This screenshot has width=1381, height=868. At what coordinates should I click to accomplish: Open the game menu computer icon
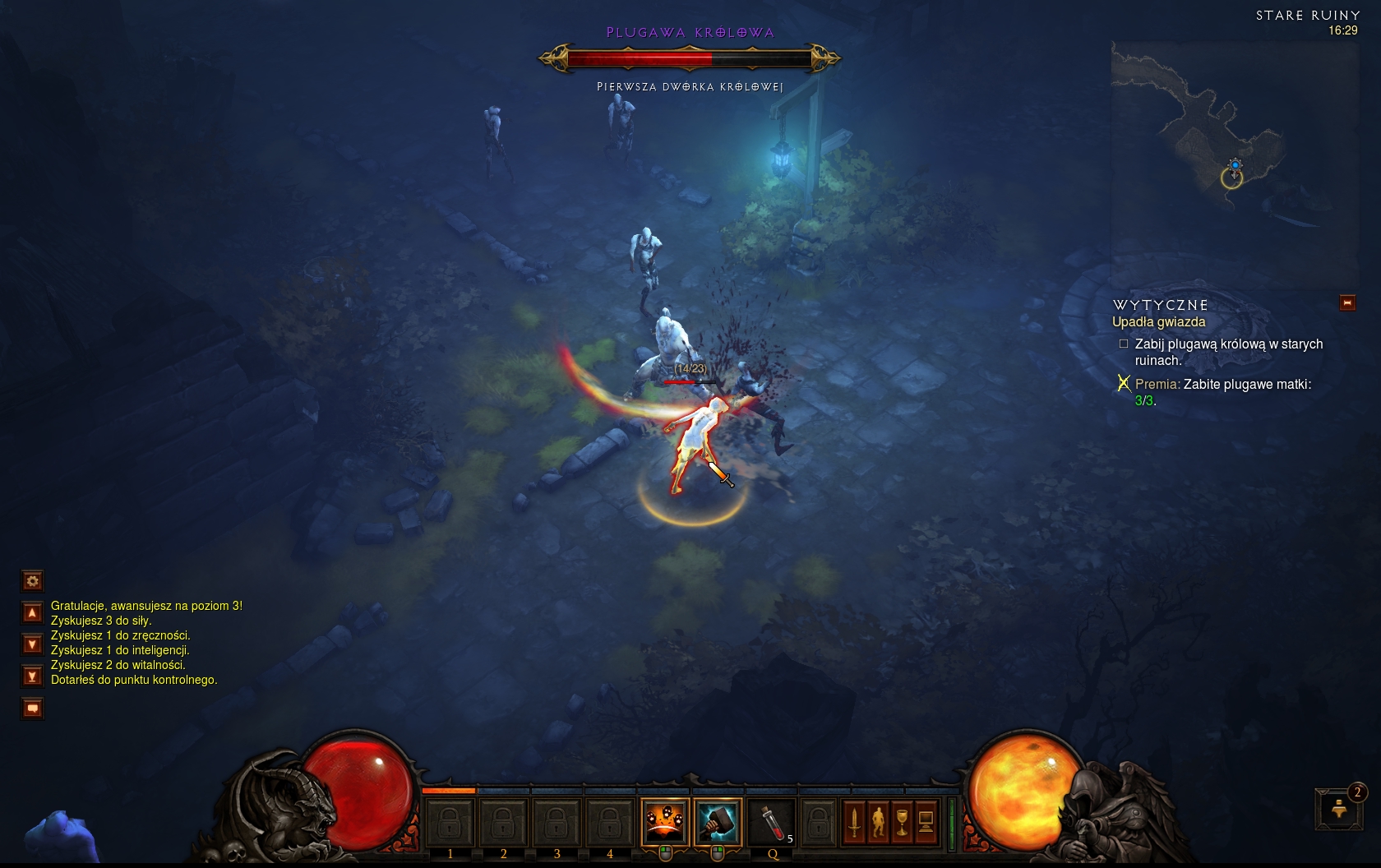pyautogui.click(x=926, y=821)
